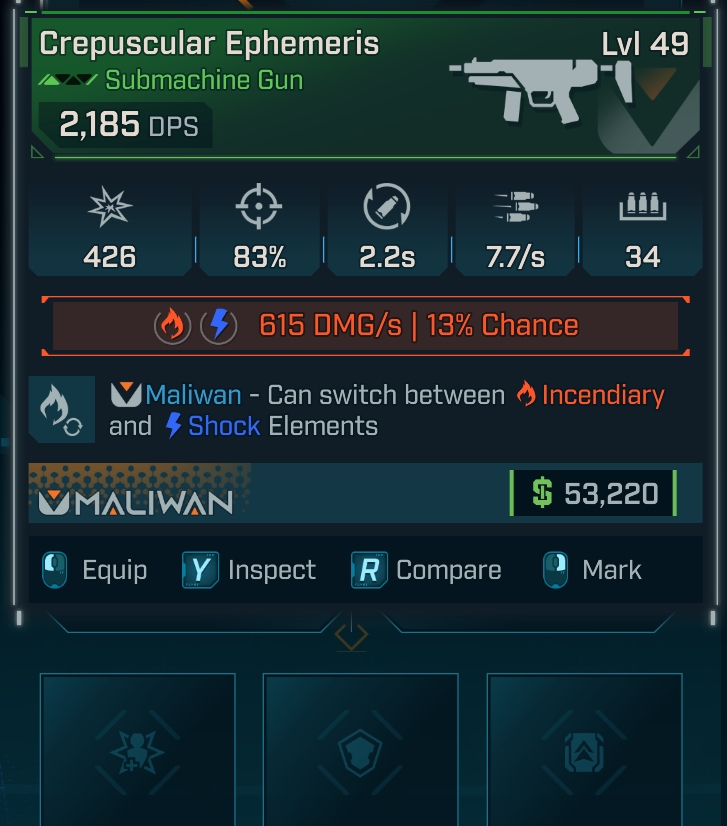727x826 pixels.
Task: Mark the Crepuscular Ephemeris submachine gun
Action: pos(594,570)
